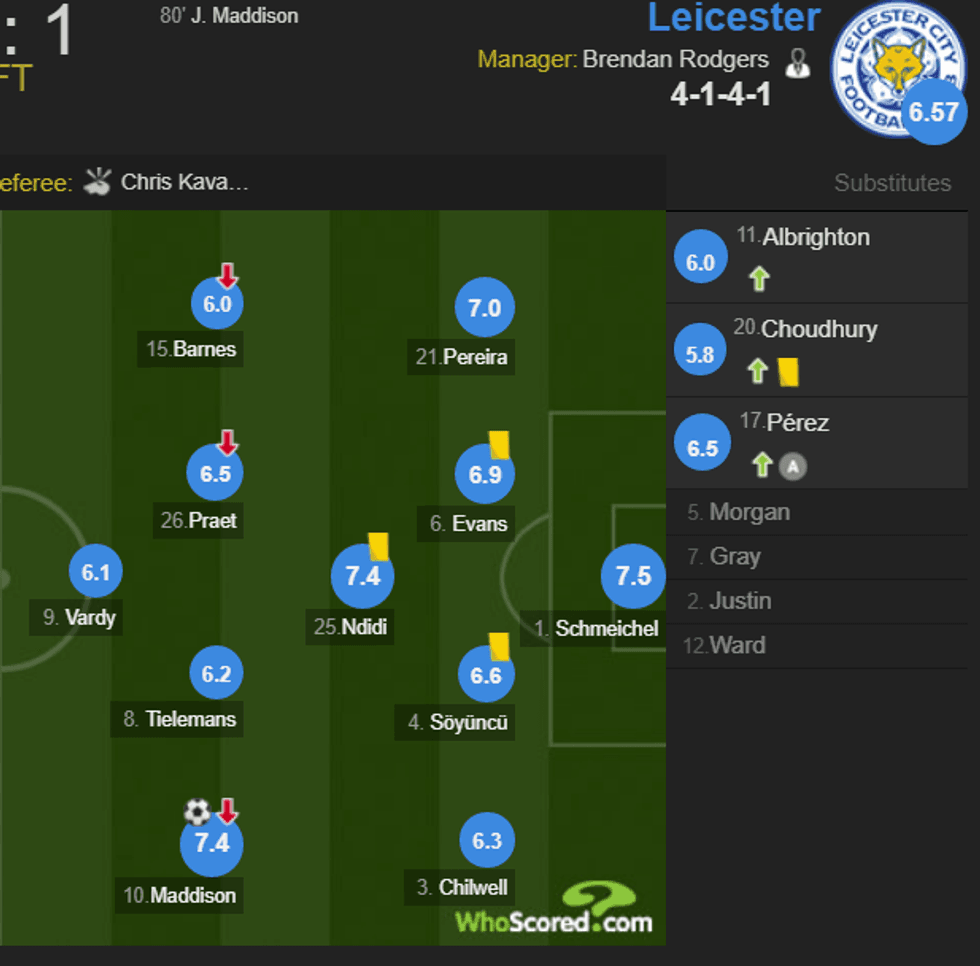Open Evans player details

tap(485, 476)
